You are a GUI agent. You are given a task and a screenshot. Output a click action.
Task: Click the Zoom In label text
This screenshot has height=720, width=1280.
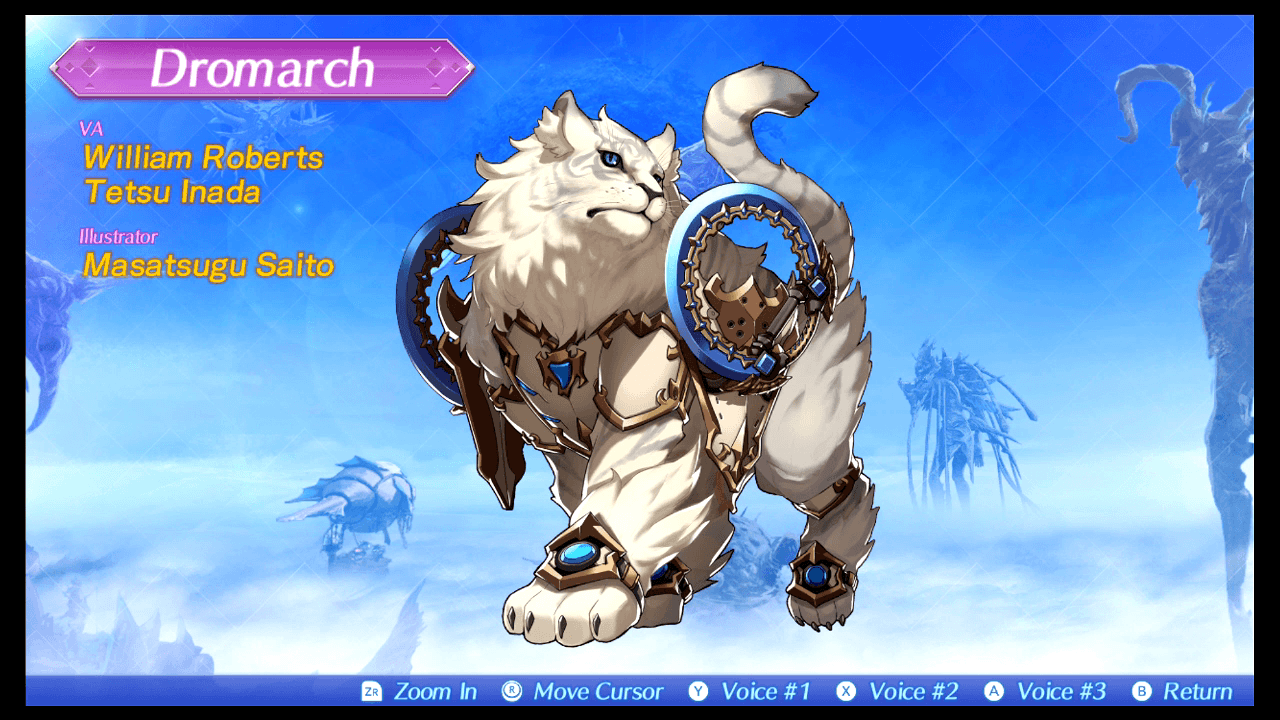point(436,690)
